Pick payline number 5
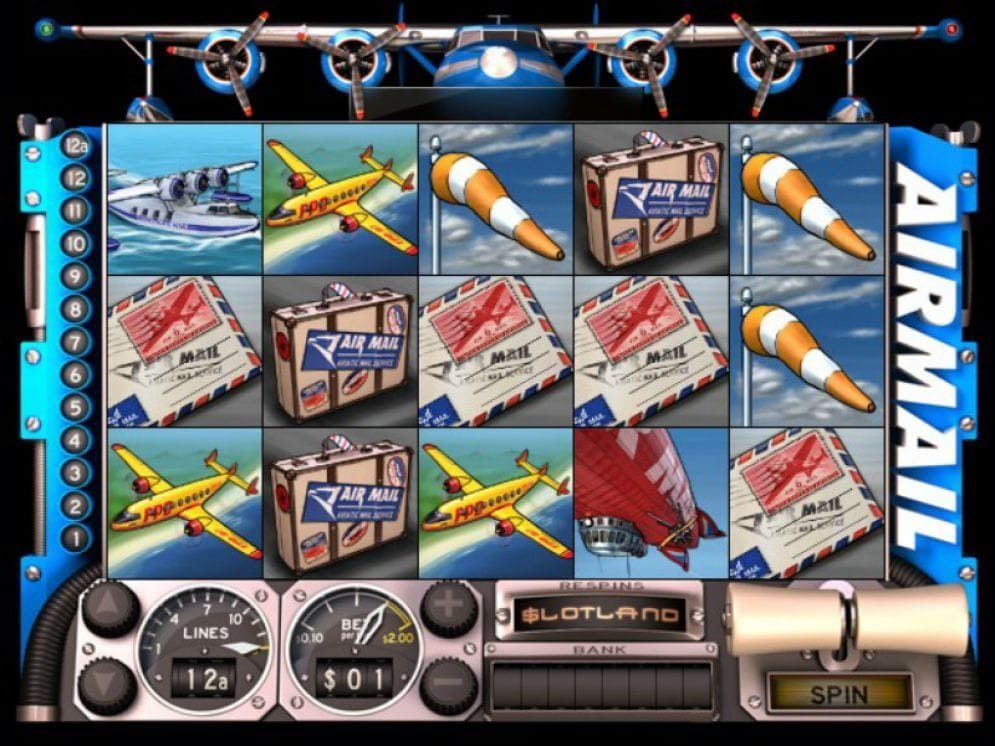The image size is (995, 746). 76,407
